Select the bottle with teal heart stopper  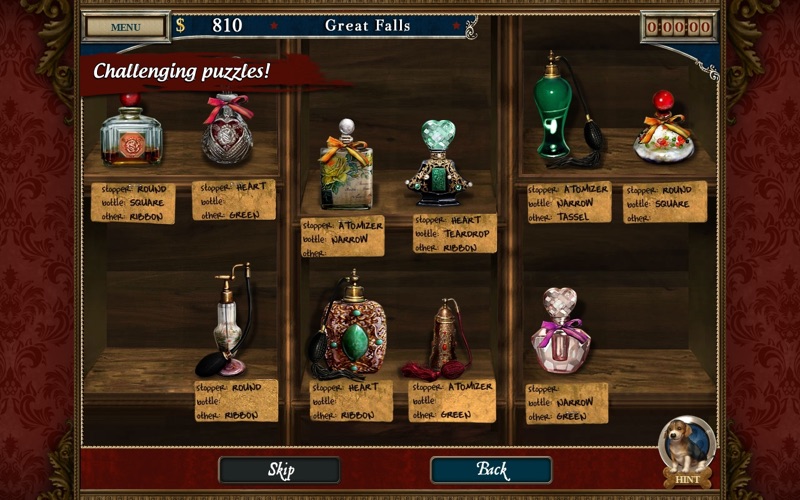[x=438, y=165]
